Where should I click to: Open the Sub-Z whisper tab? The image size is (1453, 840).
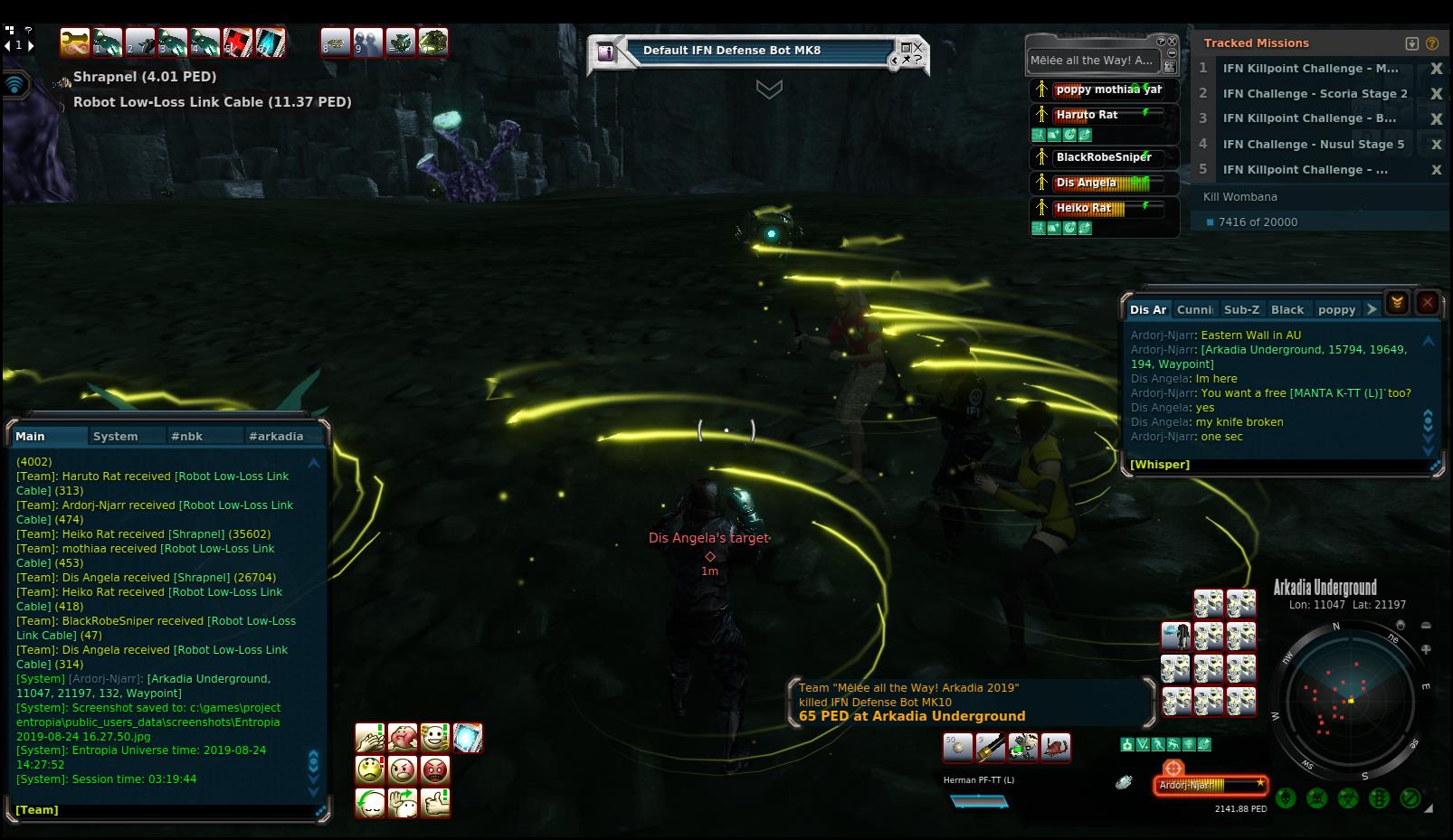[1241, 309]
